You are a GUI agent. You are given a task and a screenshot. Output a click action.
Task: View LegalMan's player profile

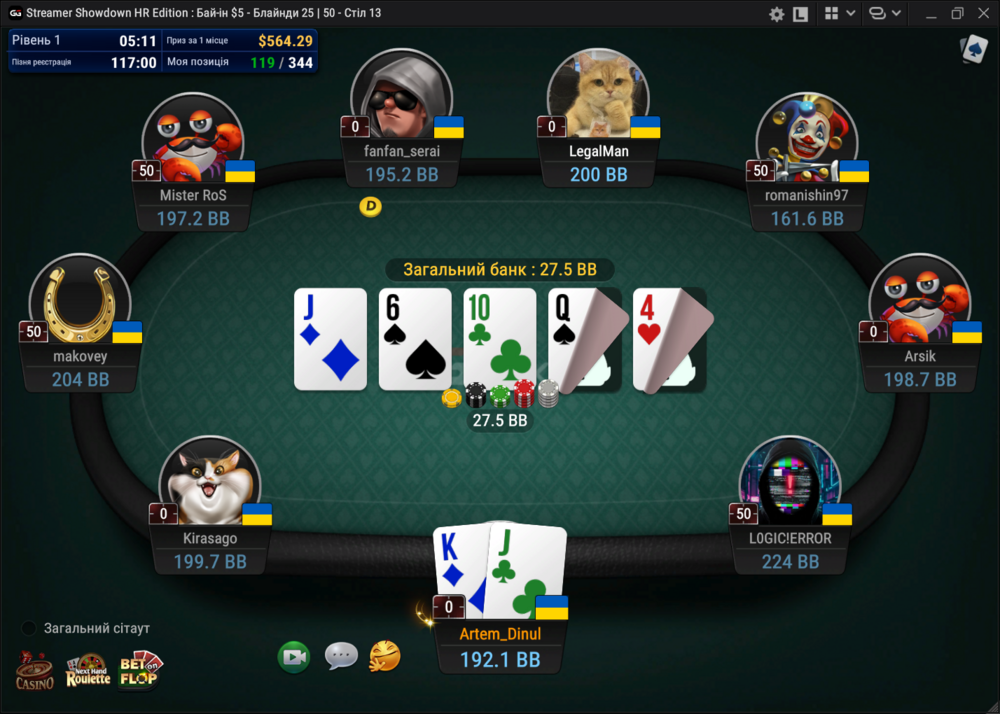[x=598, y=97]
